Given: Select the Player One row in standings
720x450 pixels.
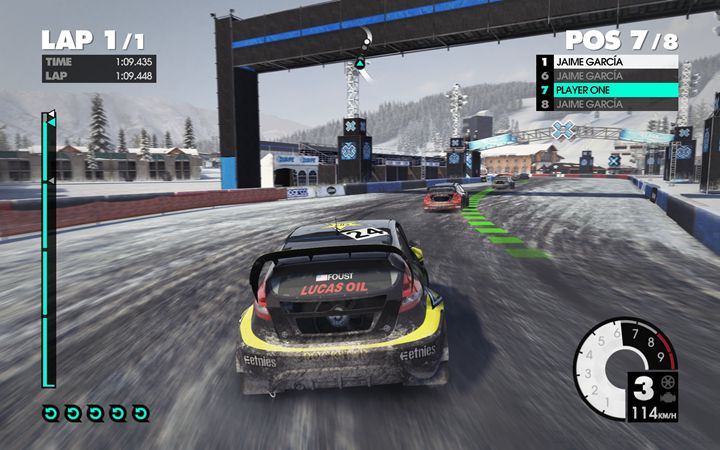Looking at the screenshot, I should tap(607, 90).
